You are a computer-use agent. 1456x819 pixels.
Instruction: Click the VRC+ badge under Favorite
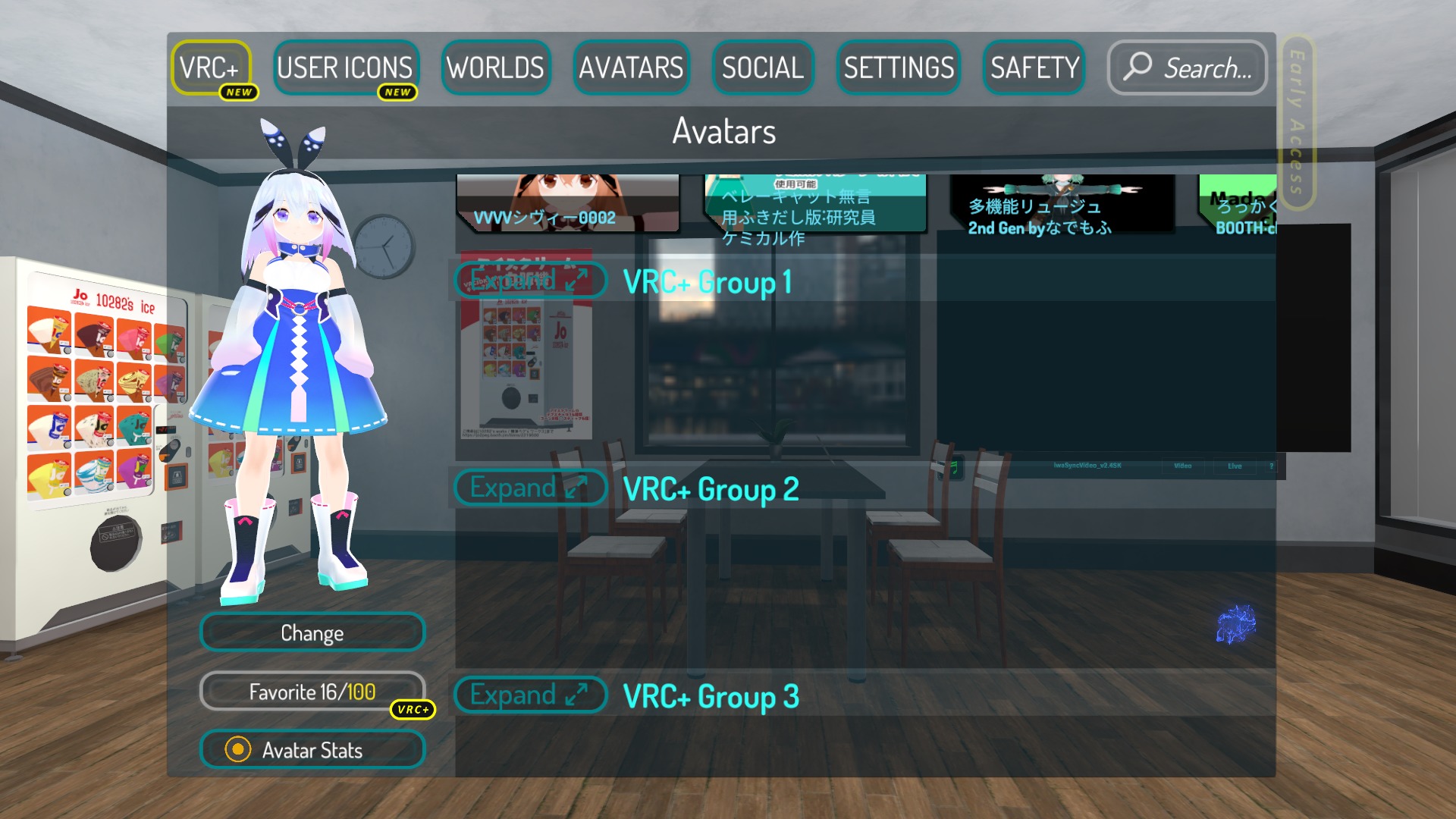coord(413,710)
